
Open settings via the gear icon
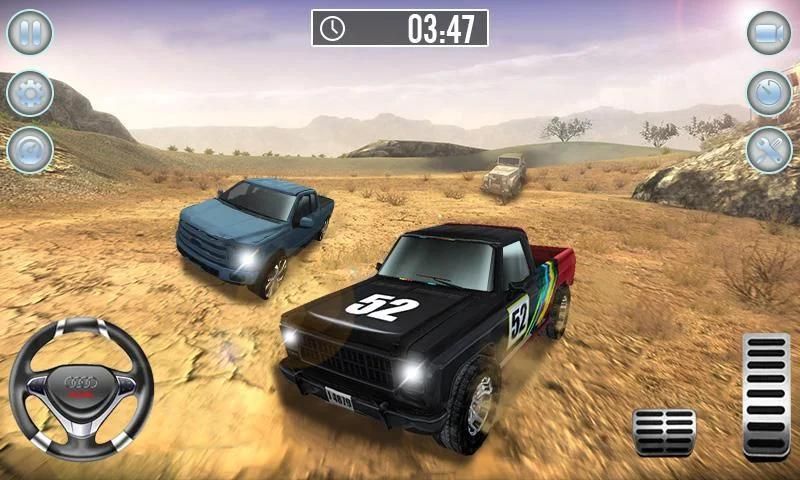pyautogui.click(x=30, y=93)
